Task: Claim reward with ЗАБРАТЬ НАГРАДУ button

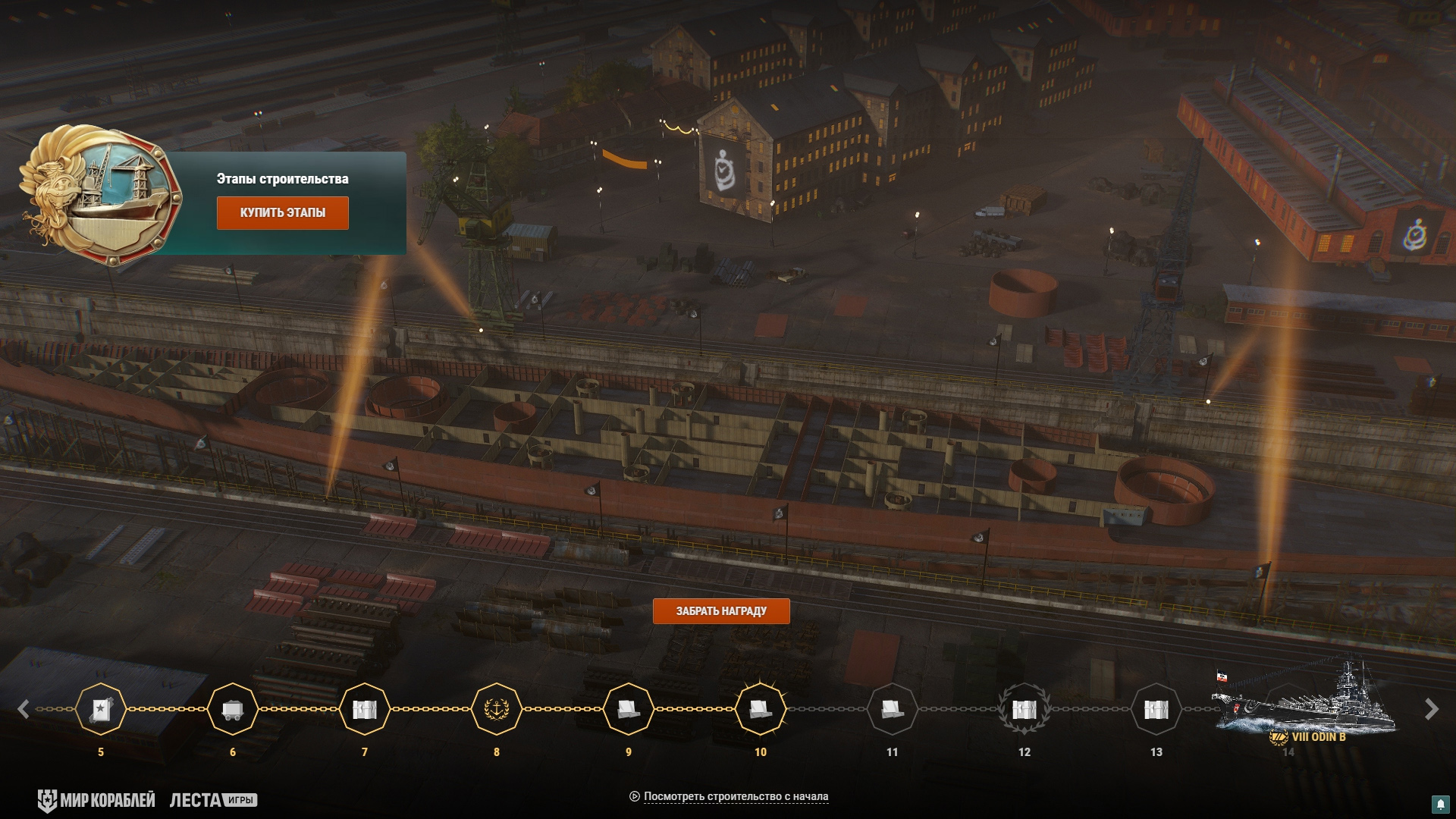Action: [720, 611]
